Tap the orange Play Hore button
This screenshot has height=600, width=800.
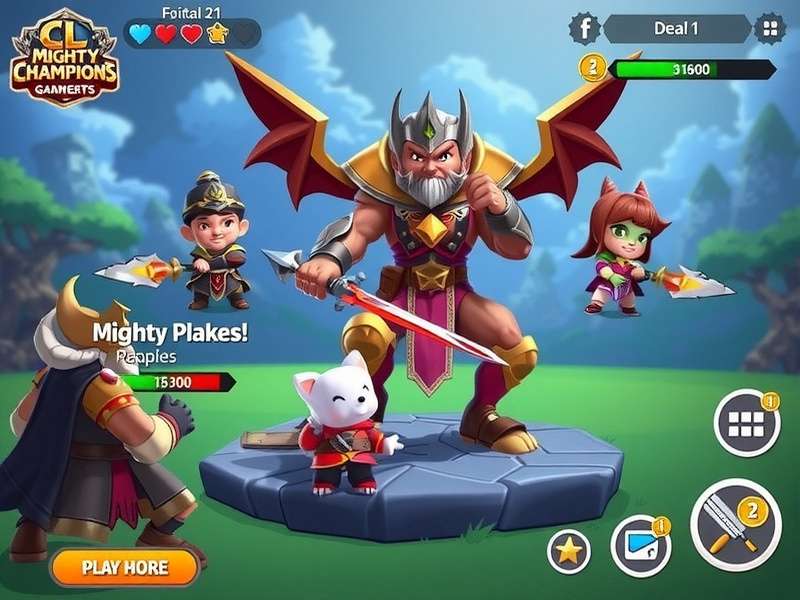pyautogui.click(x=125, y=567)
